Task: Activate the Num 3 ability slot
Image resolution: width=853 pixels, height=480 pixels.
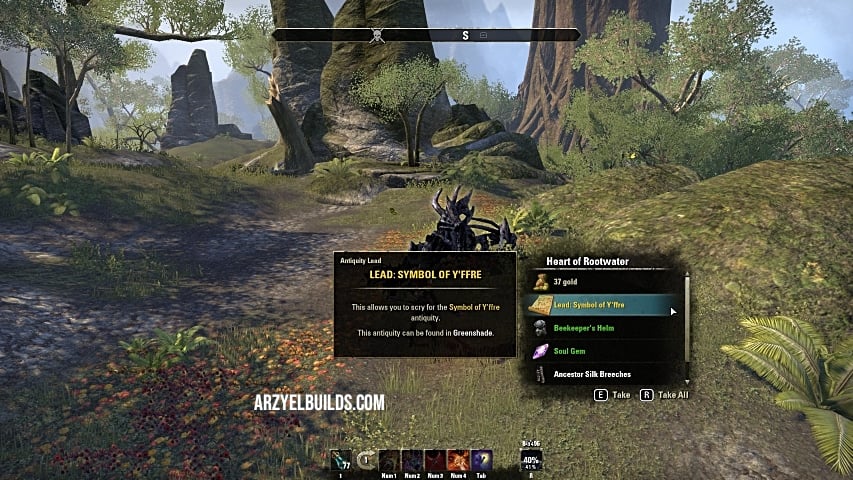Action: (x=435, y=460)
